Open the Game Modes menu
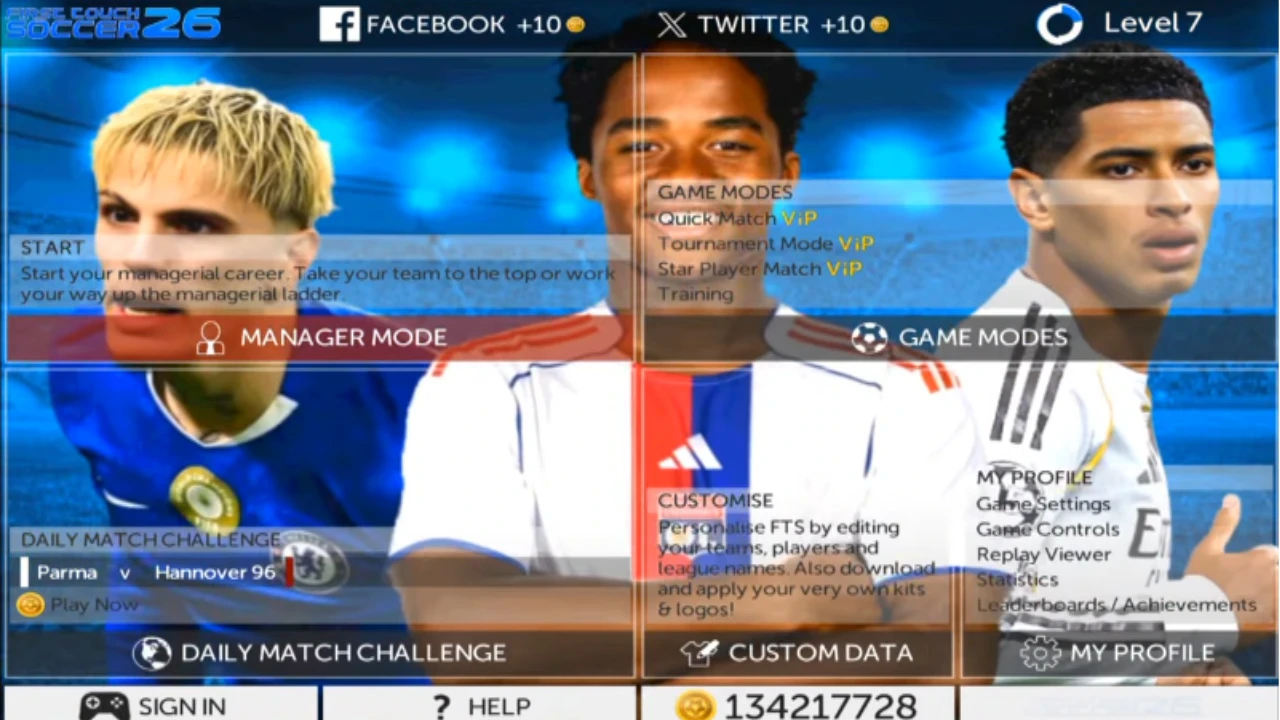The image size is (1280, 720). coord(960,338)
